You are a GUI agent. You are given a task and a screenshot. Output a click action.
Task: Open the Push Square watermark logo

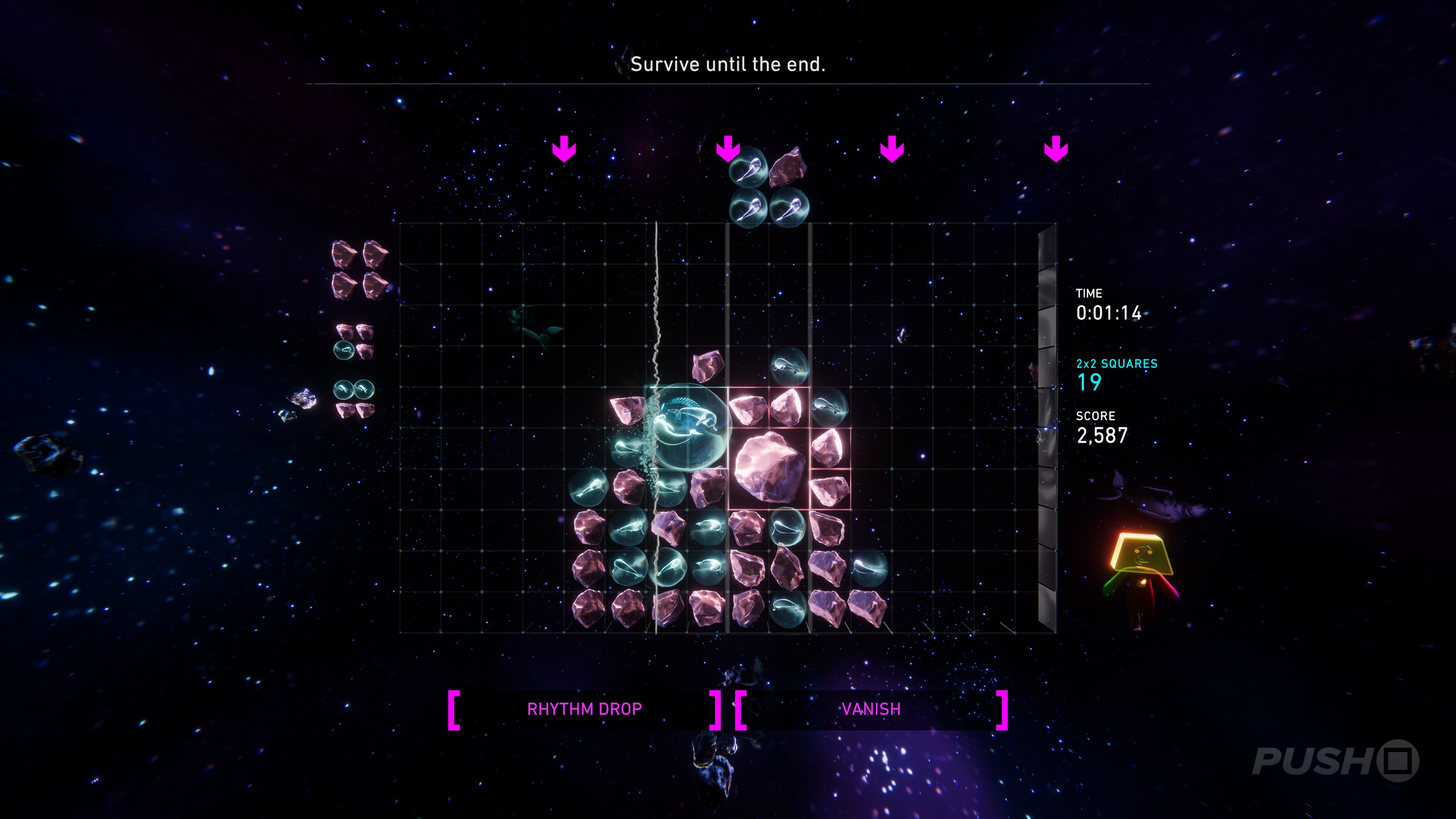(x=1335, y=761)
